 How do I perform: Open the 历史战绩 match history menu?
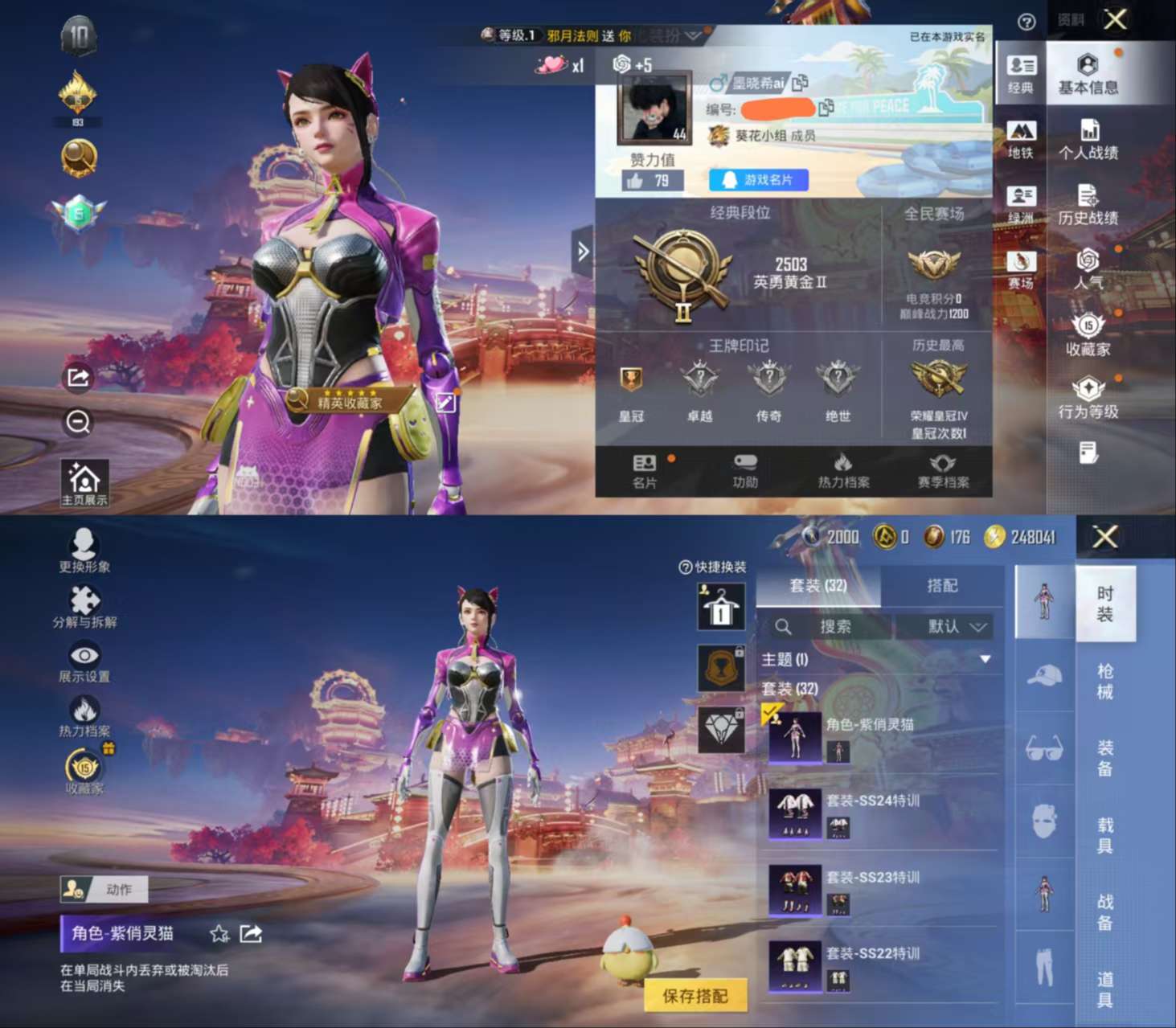[x=1088, y=205]
